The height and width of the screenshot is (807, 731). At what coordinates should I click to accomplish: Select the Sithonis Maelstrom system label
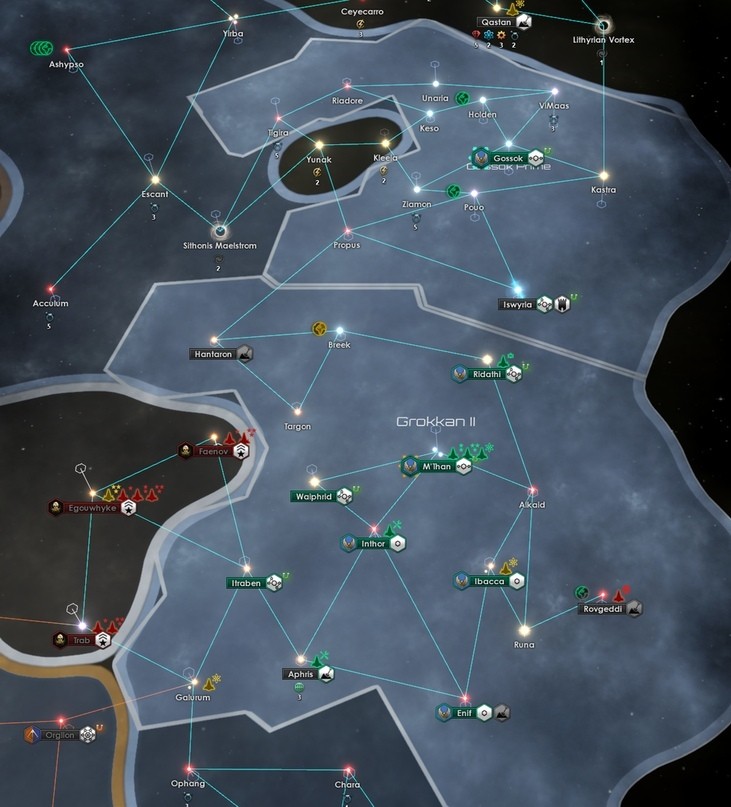(x=219, y=244)
